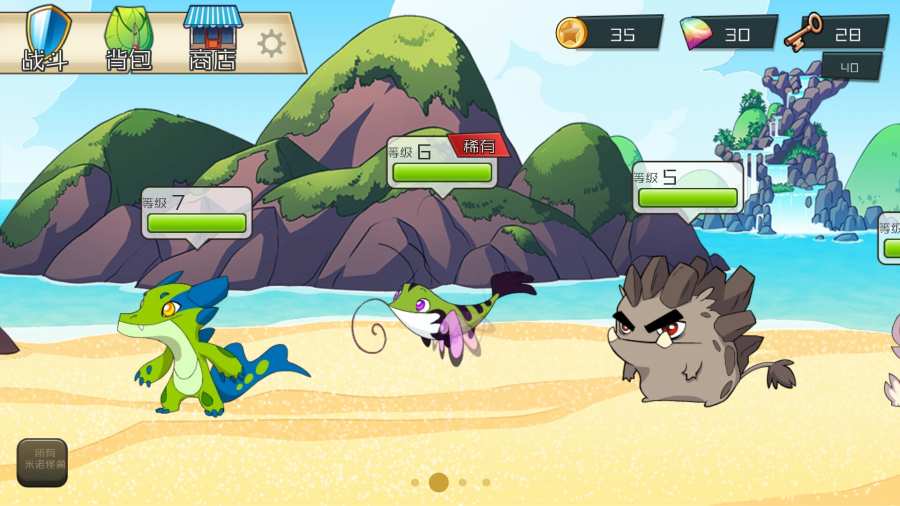Click the dark all-monsters button
Screen dimensions: 900x506
pyautogui.click(x=42, y=462)
